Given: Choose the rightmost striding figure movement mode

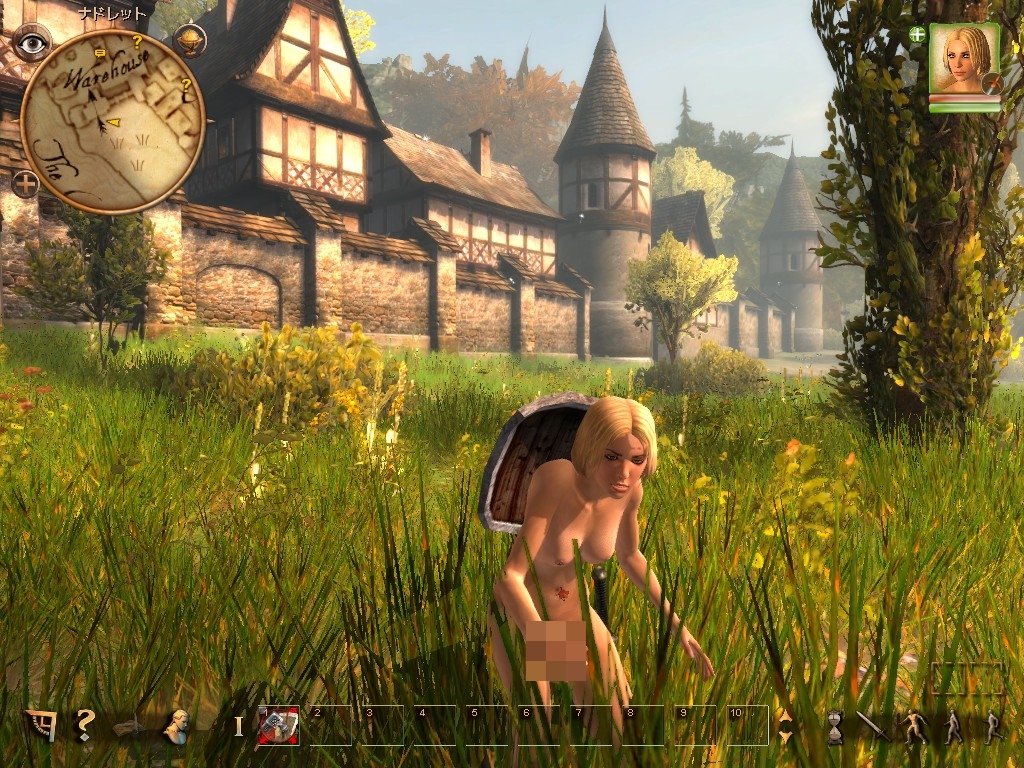Looking at the screenshot, I should tap(992, 727).
